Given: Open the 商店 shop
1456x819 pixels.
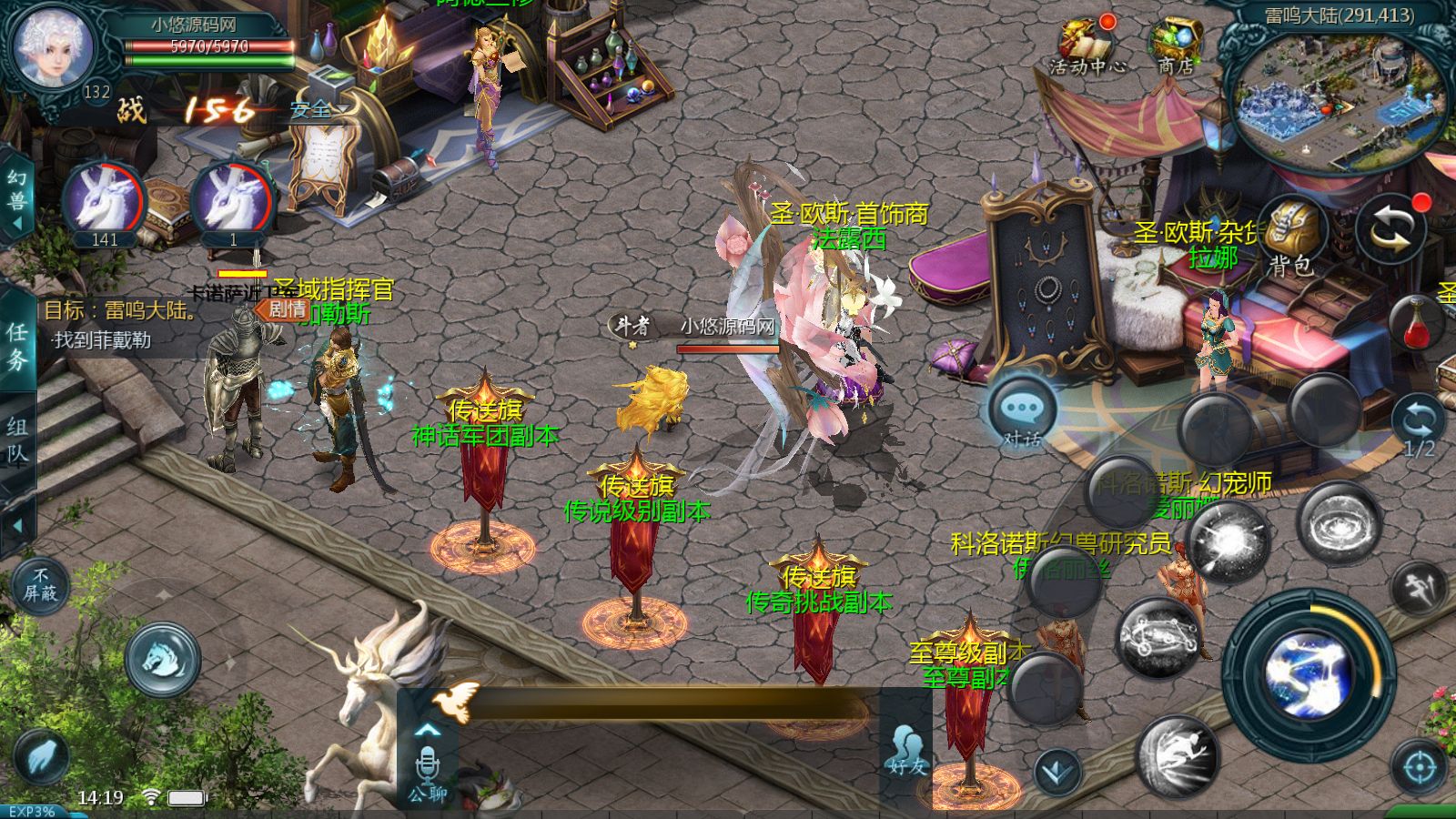Looking at the screenshot, I should pyautogui.click(x=1175, y=45).
